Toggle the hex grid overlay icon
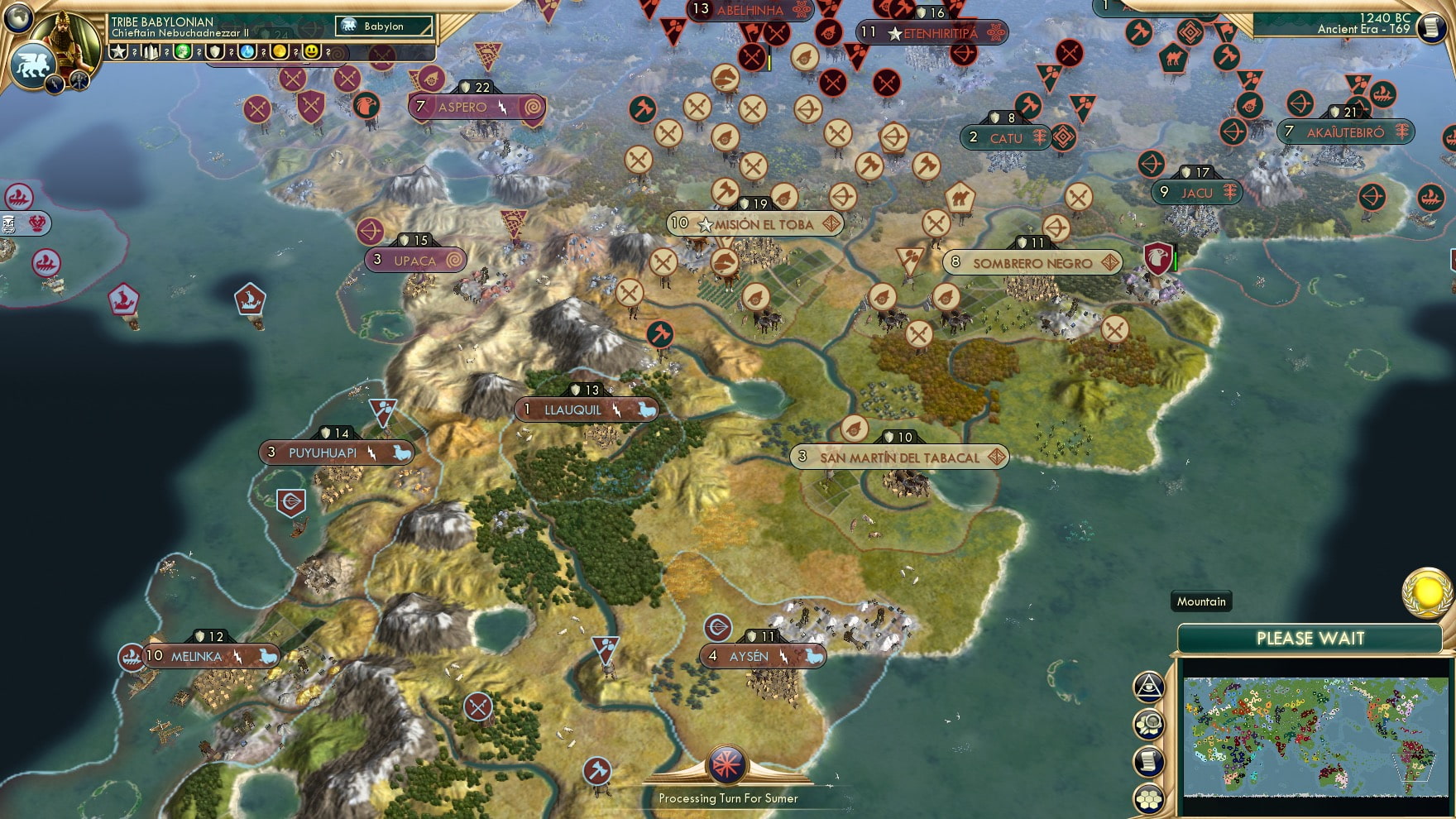The image size is (1456, 819). 1148,797
